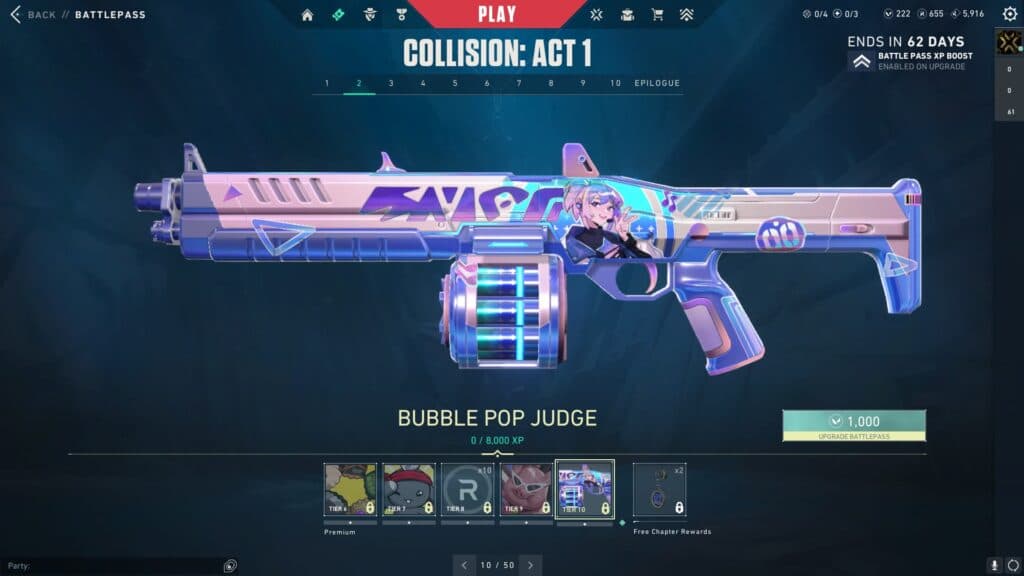This screenshot has width=1024, height=576.
Task: Go to the previous reward page arrow
Action: [464, 565]
